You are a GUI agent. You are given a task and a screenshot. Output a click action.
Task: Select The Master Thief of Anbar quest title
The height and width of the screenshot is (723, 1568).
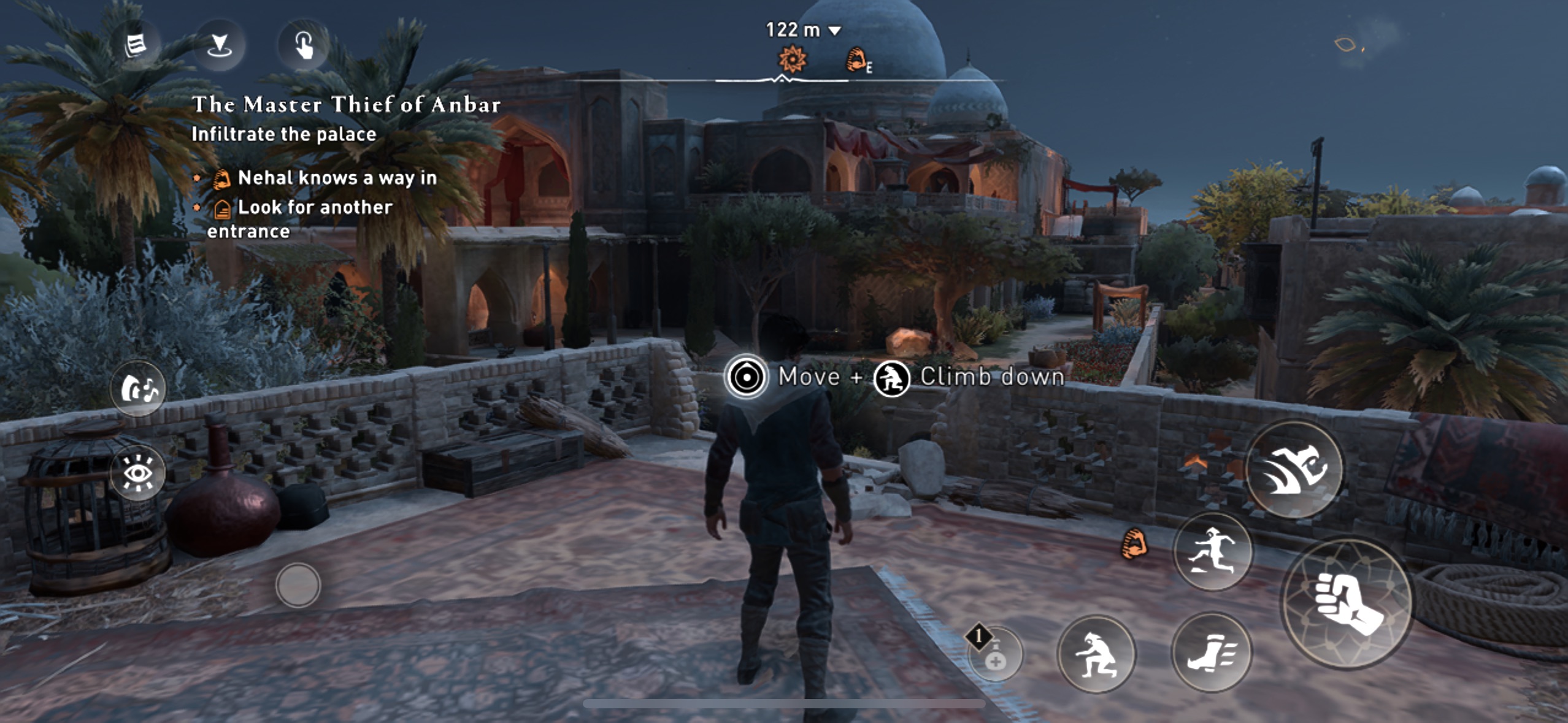click(x=347, y=105)
